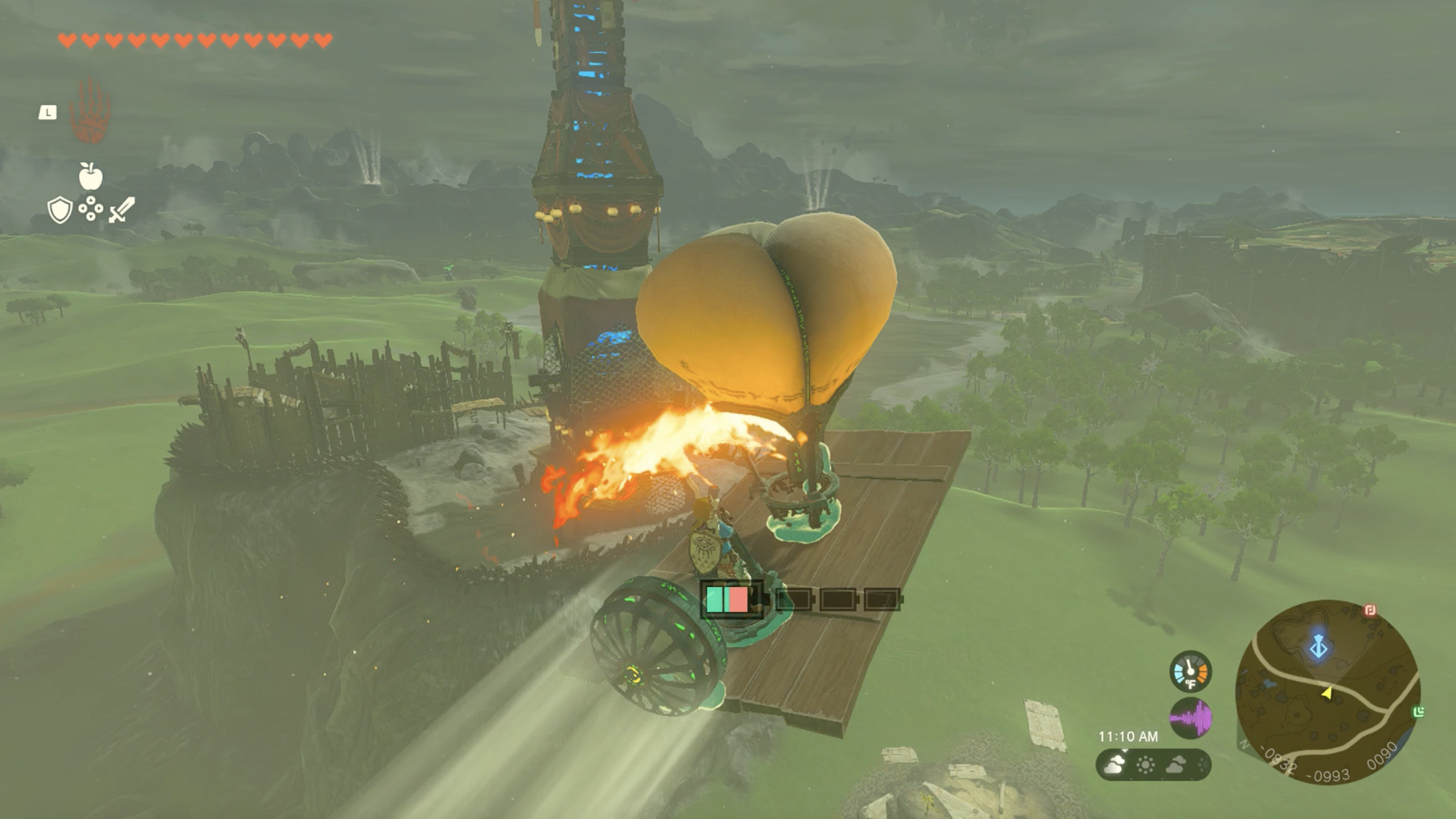
Task: Select the sword weapon slot icon
Action: tap(121, 209)
